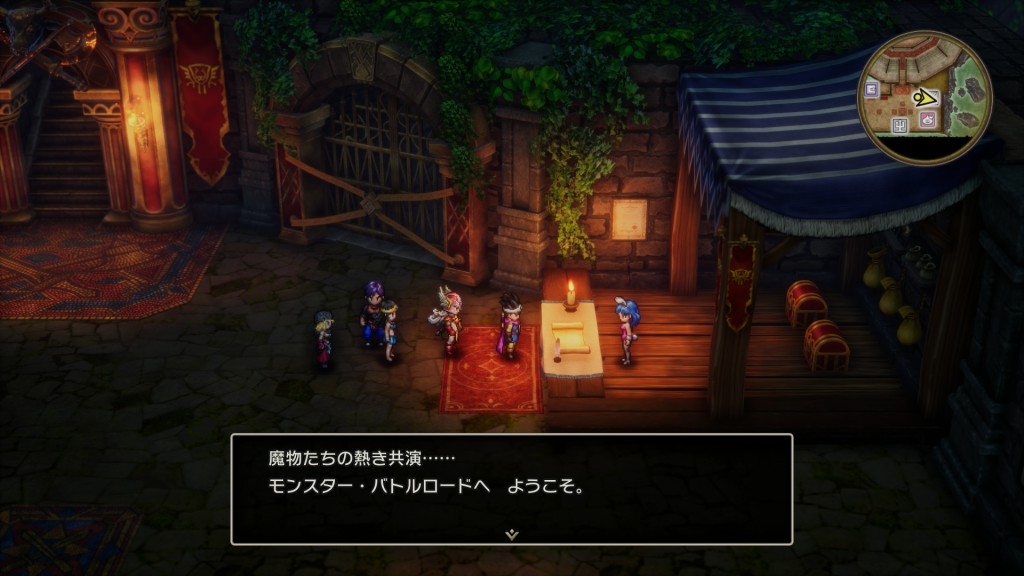Screen dimensions: 1024x576
Task: Select the grey gate marker on minimap
Action: [899, 125]
